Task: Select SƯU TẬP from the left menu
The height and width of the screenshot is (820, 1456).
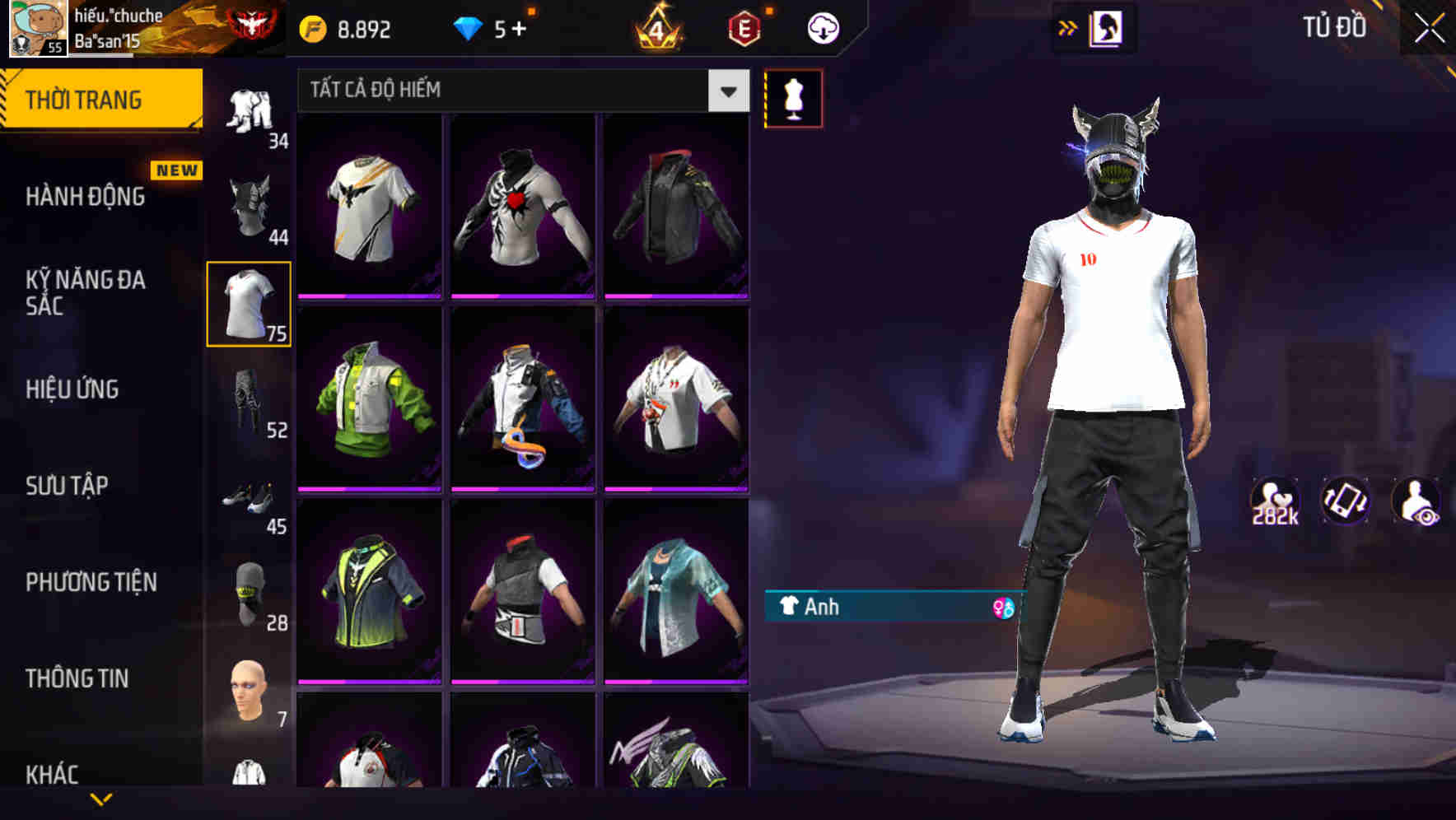Action: (69, 487)
